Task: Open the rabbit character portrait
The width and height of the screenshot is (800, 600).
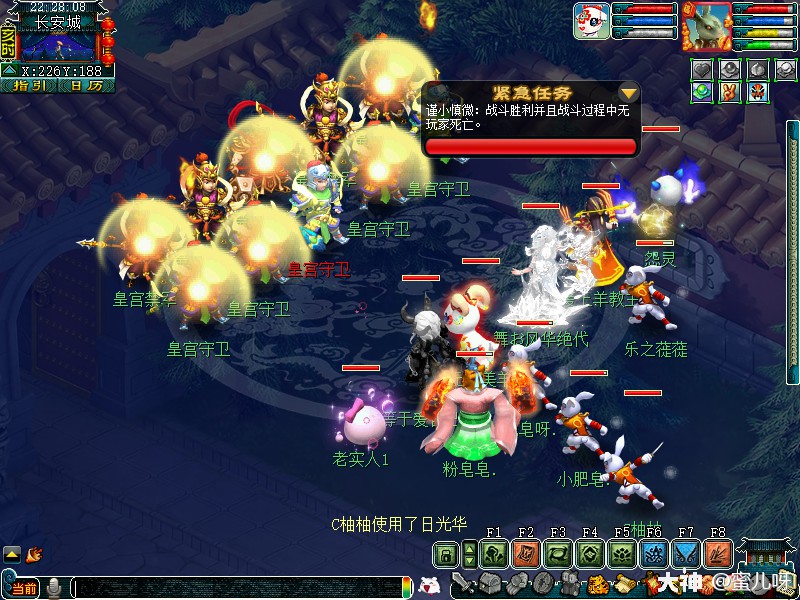Action: [x=707, y=25]
